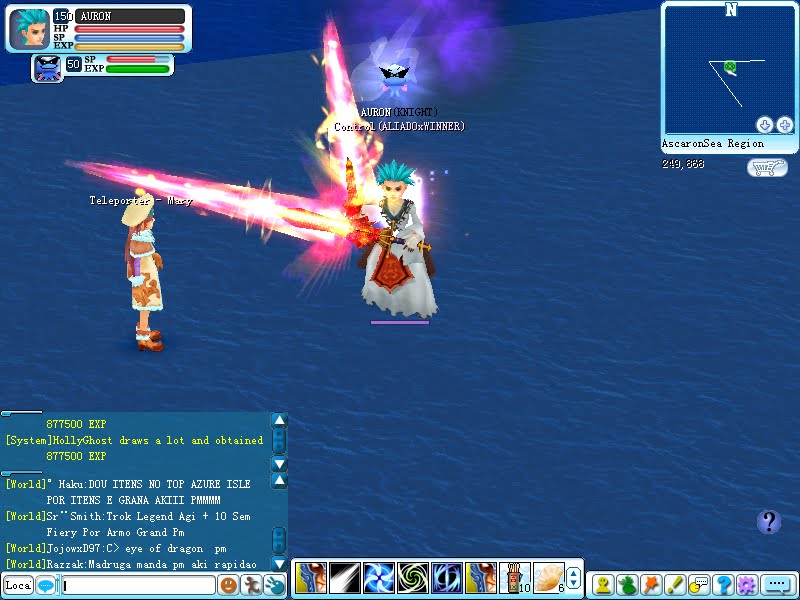Open the shopping cart item mall

(x=766, y=167)
